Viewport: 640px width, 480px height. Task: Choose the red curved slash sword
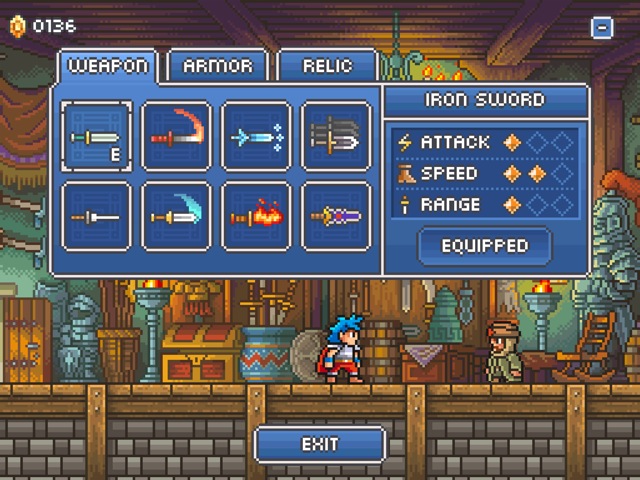pos(177,136)
